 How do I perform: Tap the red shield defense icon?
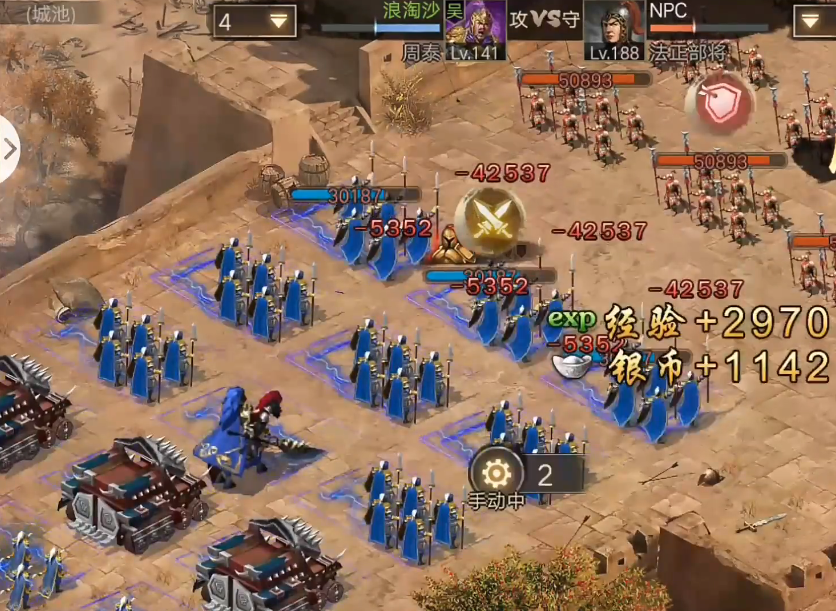point(718,103)
